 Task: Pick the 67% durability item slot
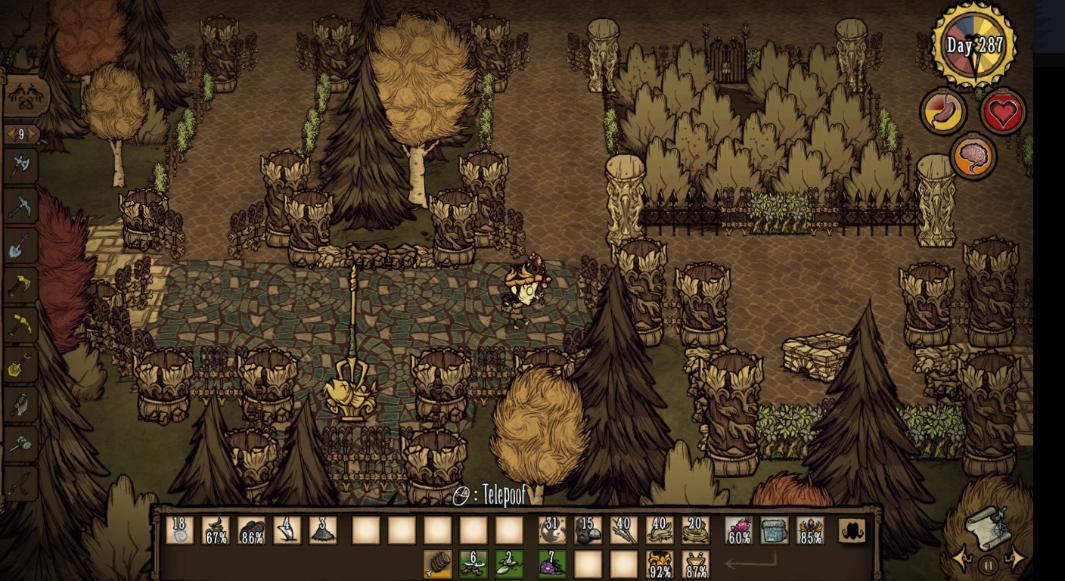(x=216, y=530)
